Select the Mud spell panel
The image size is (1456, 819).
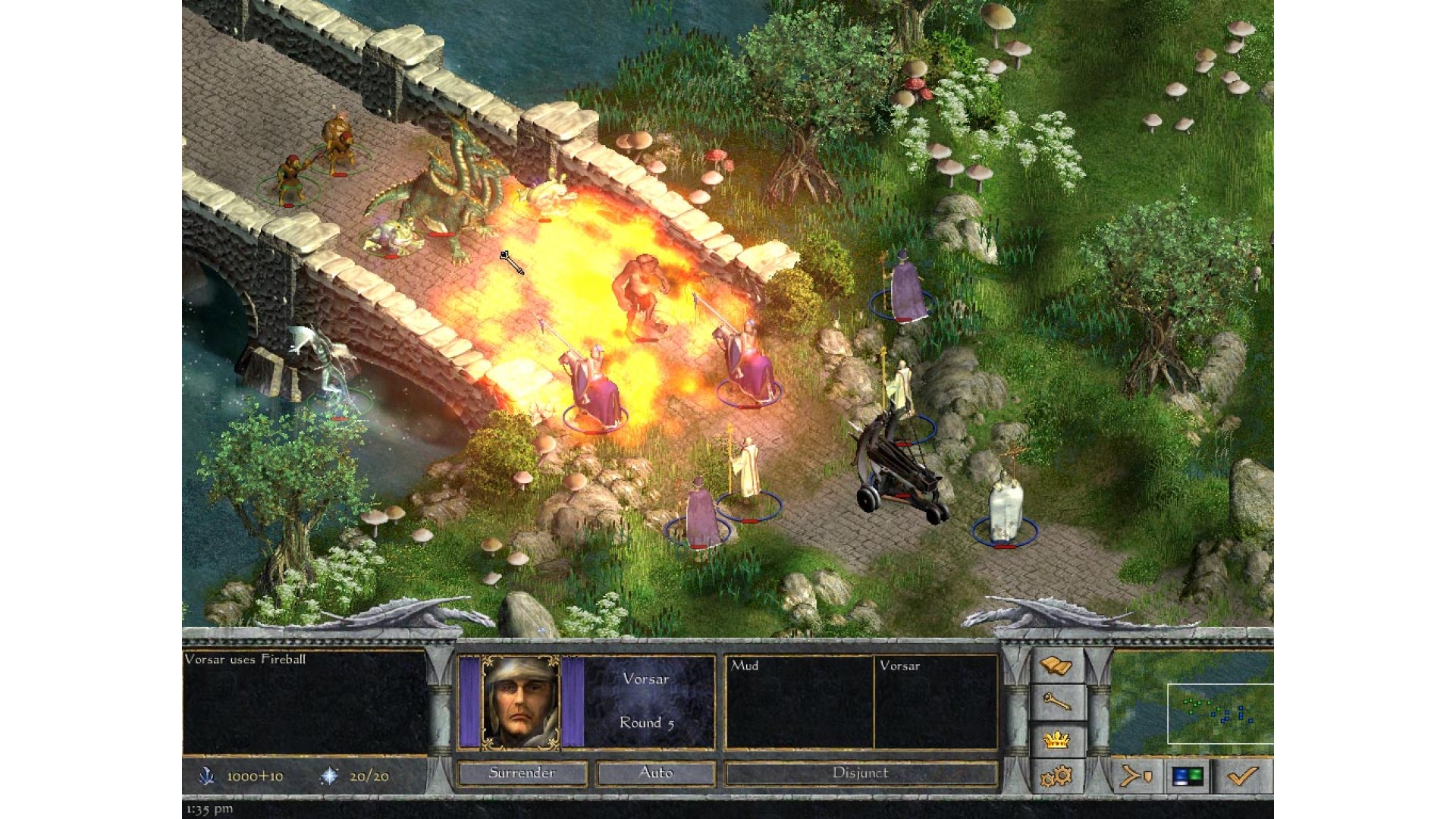pos(799,701)
